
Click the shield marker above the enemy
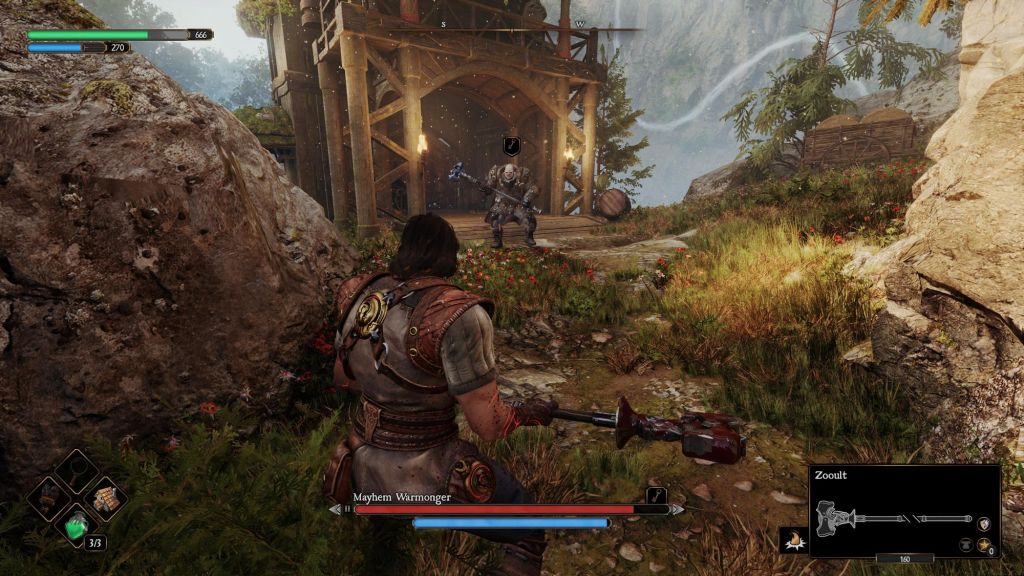(511, 147)
